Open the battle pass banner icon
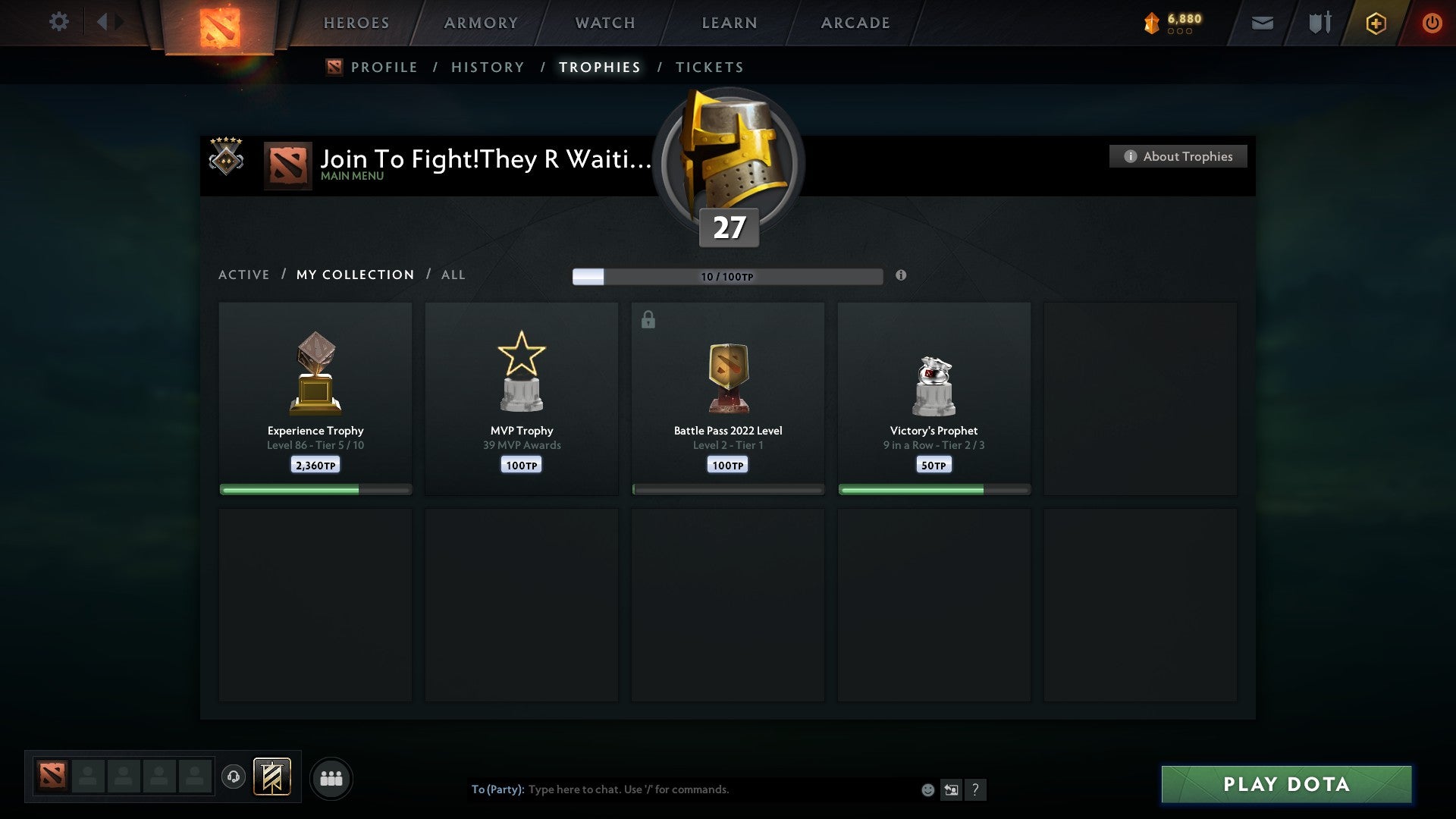 pyautogui.click(x=273, y=777)
